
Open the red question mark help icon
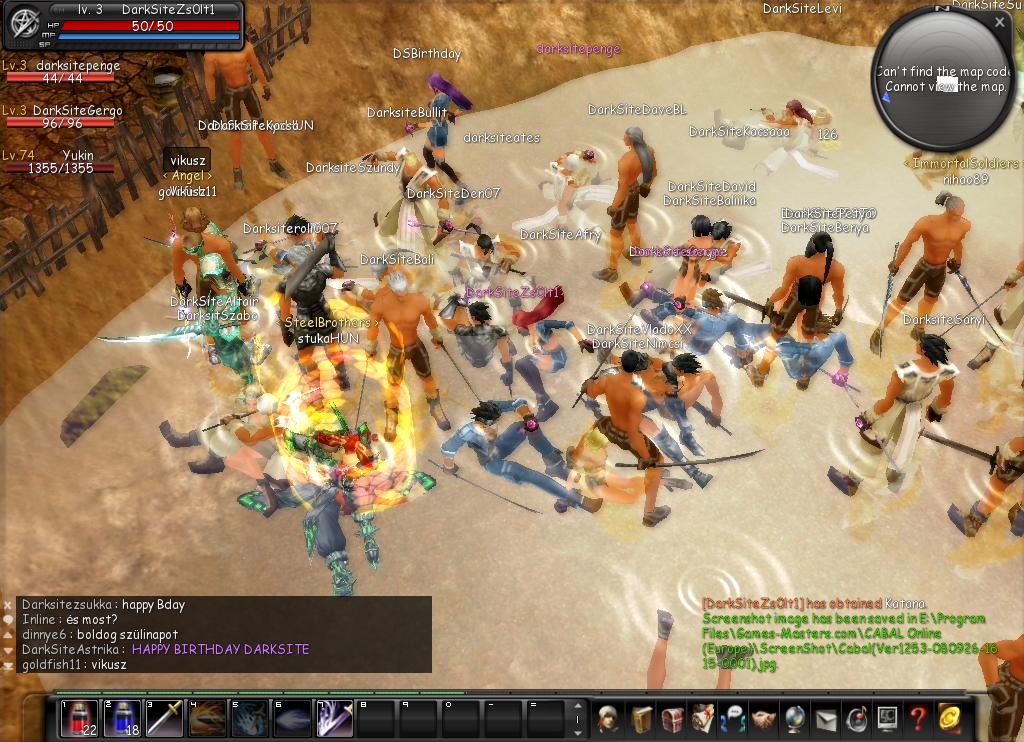[918, 718]
